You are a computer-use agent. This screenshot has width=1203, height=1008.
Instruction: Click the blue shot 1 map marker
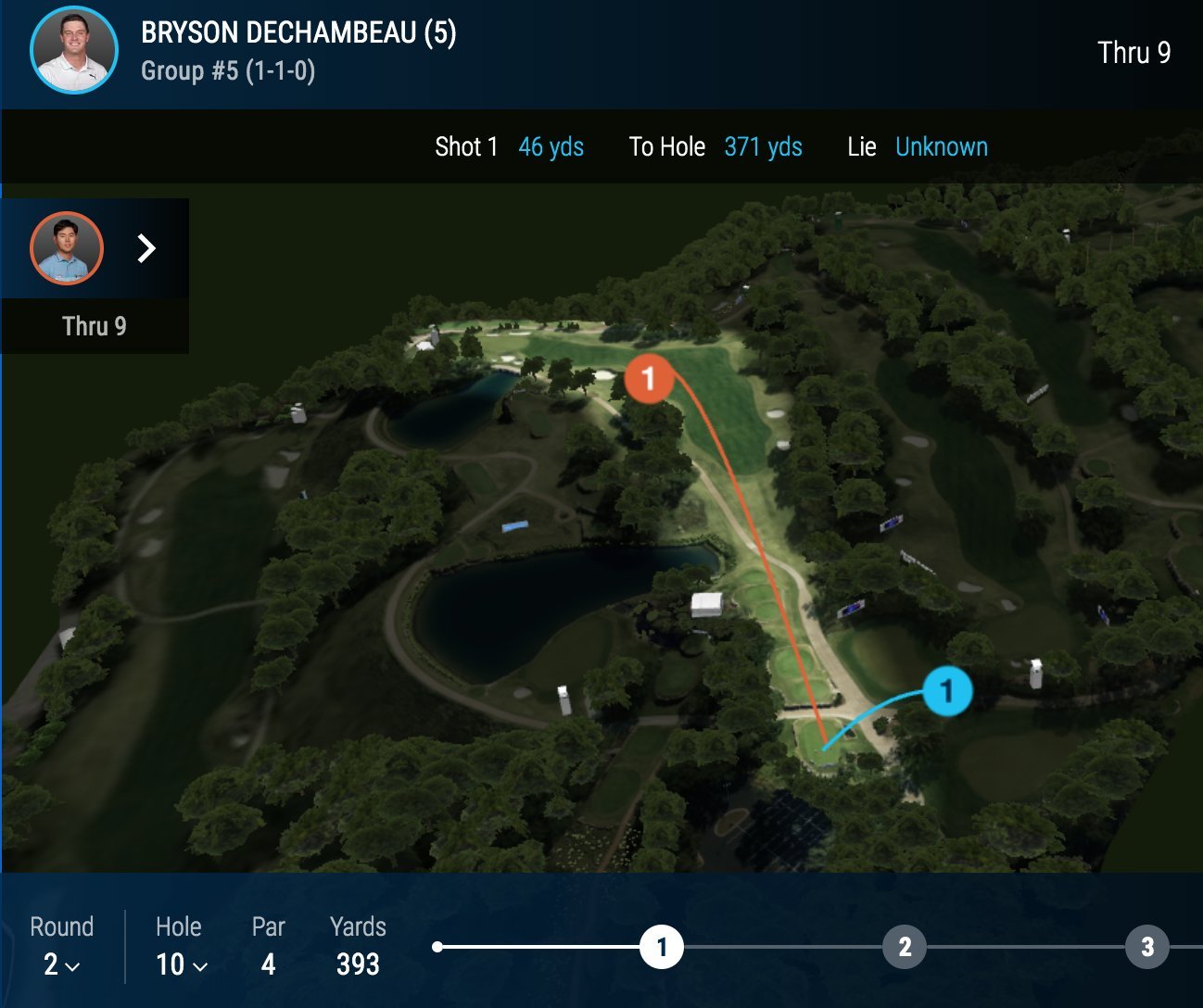946,691
